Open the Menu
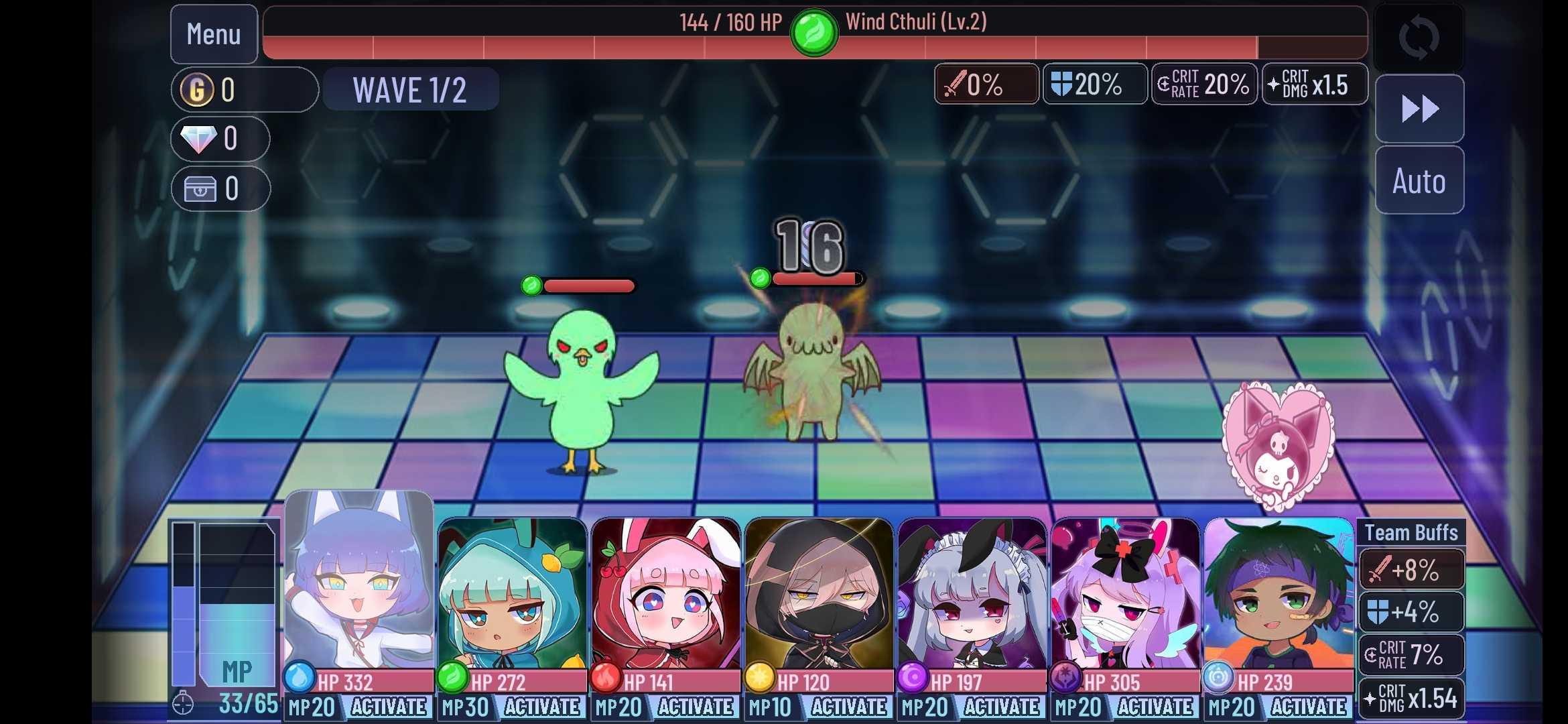This screenshot has width=1568, height=724. click(213, 34)
